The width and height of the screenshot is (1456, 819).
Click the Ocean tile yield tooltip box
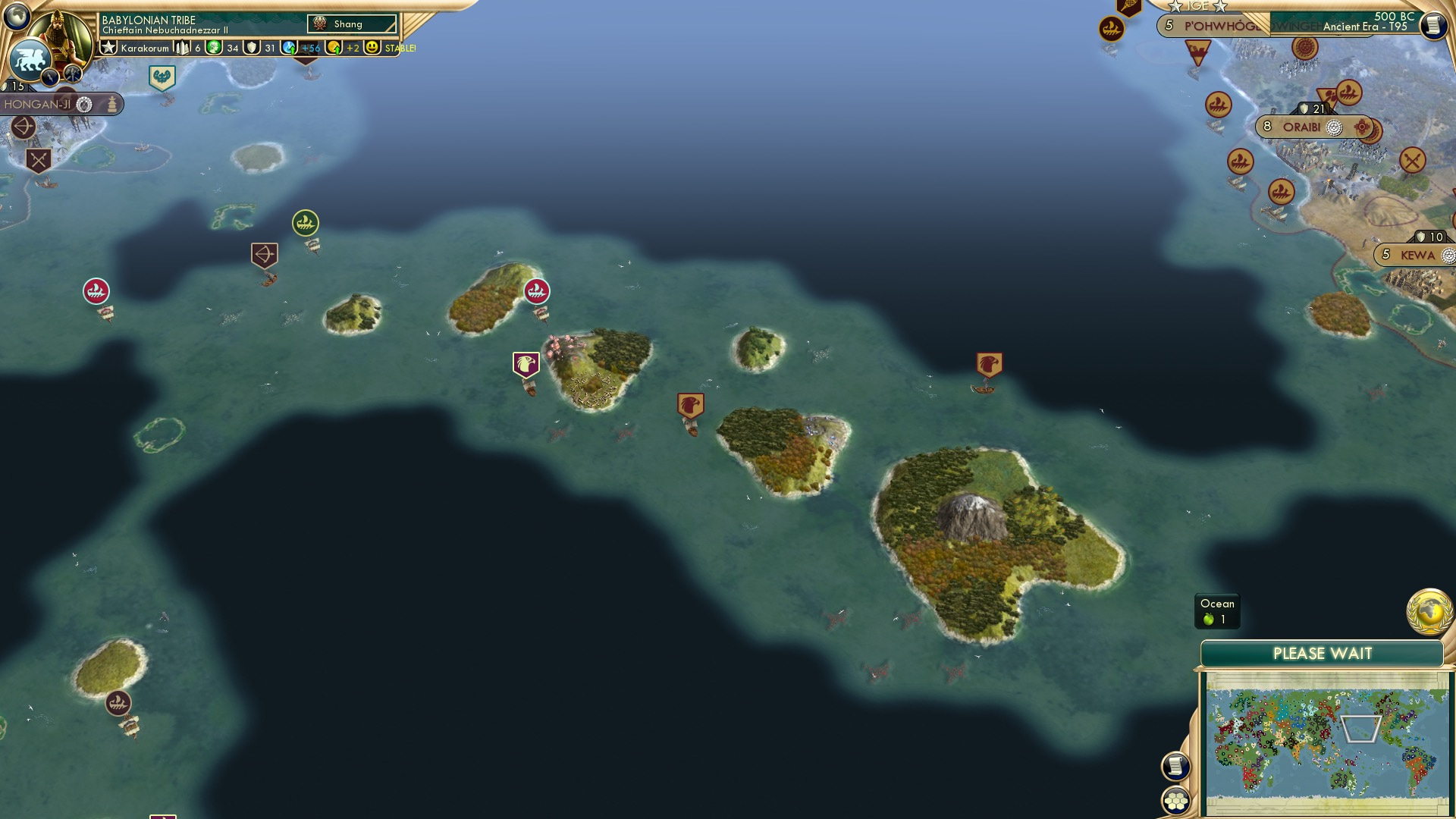point(1216,610)
